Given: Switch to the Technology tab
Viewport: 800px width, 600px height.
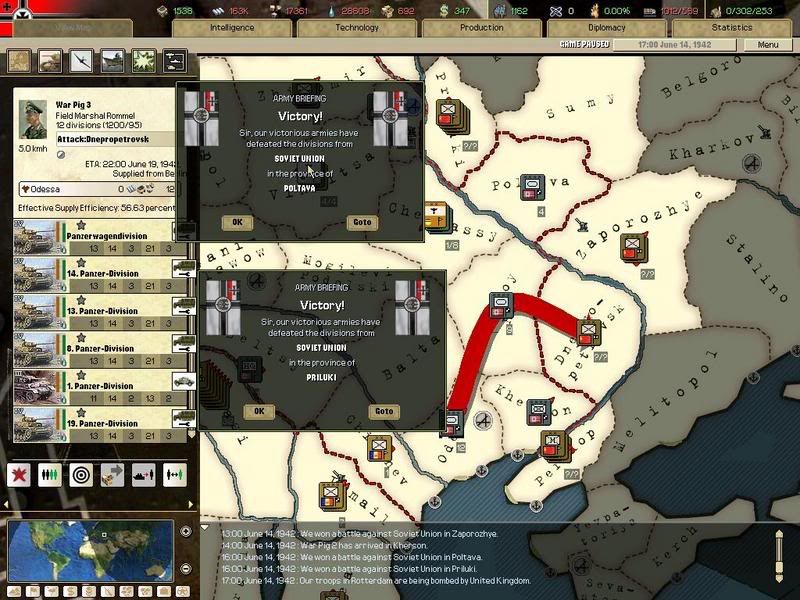Looking at the screenshot, I should pyautogui.click(x=356, y=28).
